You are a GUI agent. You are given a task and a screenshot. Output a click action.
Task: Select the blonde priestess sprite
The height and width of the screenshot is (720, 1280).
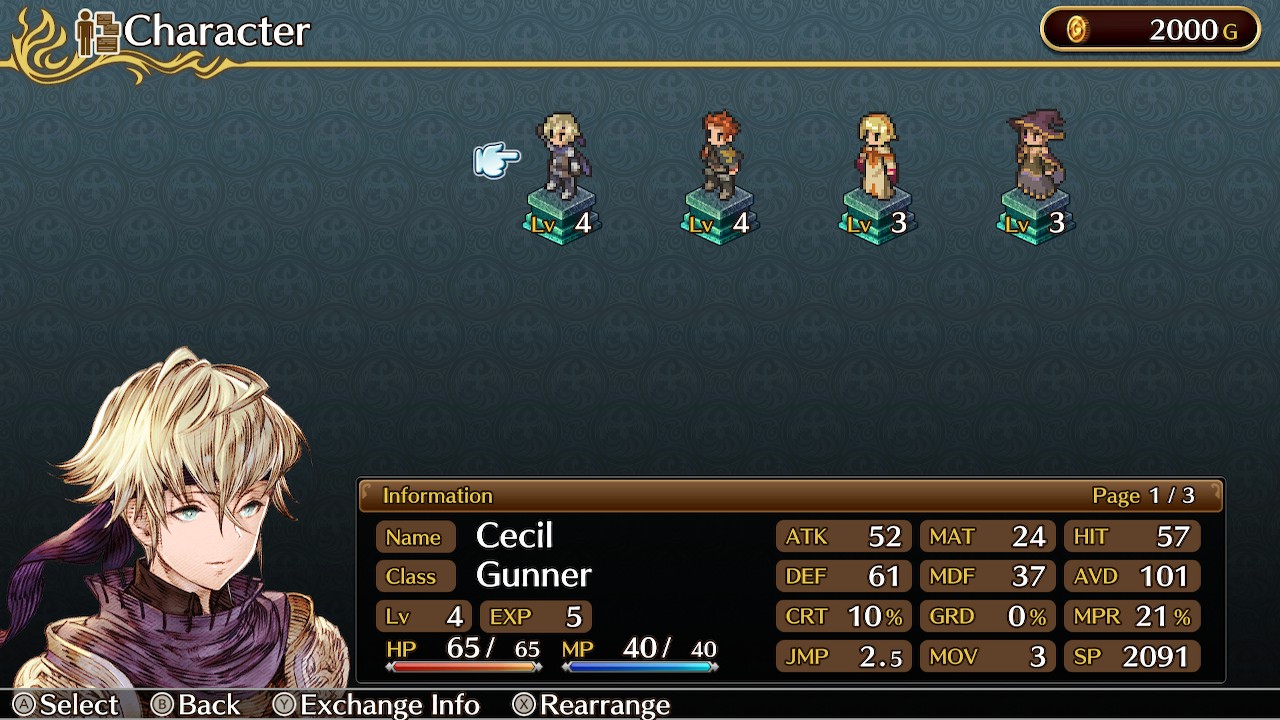[876, 158]
